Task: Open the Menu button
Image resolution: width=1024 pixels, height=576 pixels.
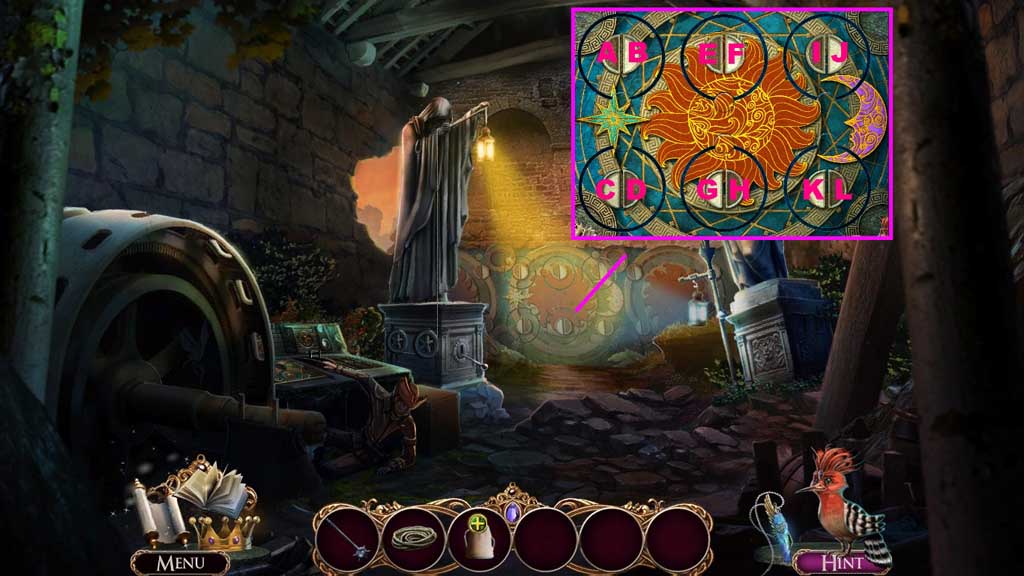Action: tap(180, 563)
